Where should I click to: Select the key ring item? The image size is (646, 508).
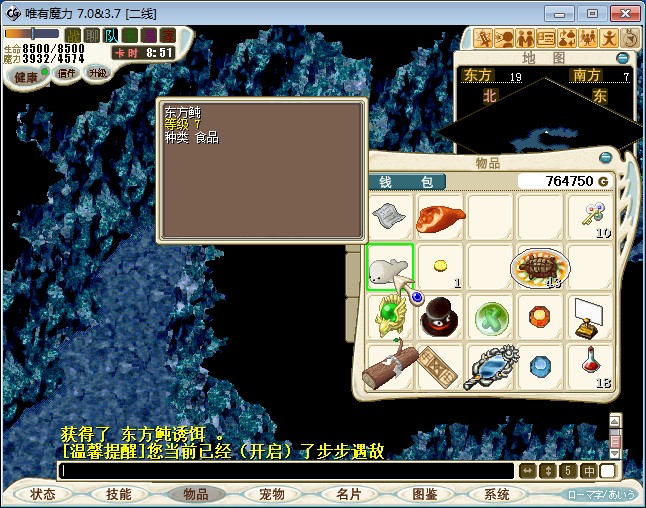coord(590,217)
